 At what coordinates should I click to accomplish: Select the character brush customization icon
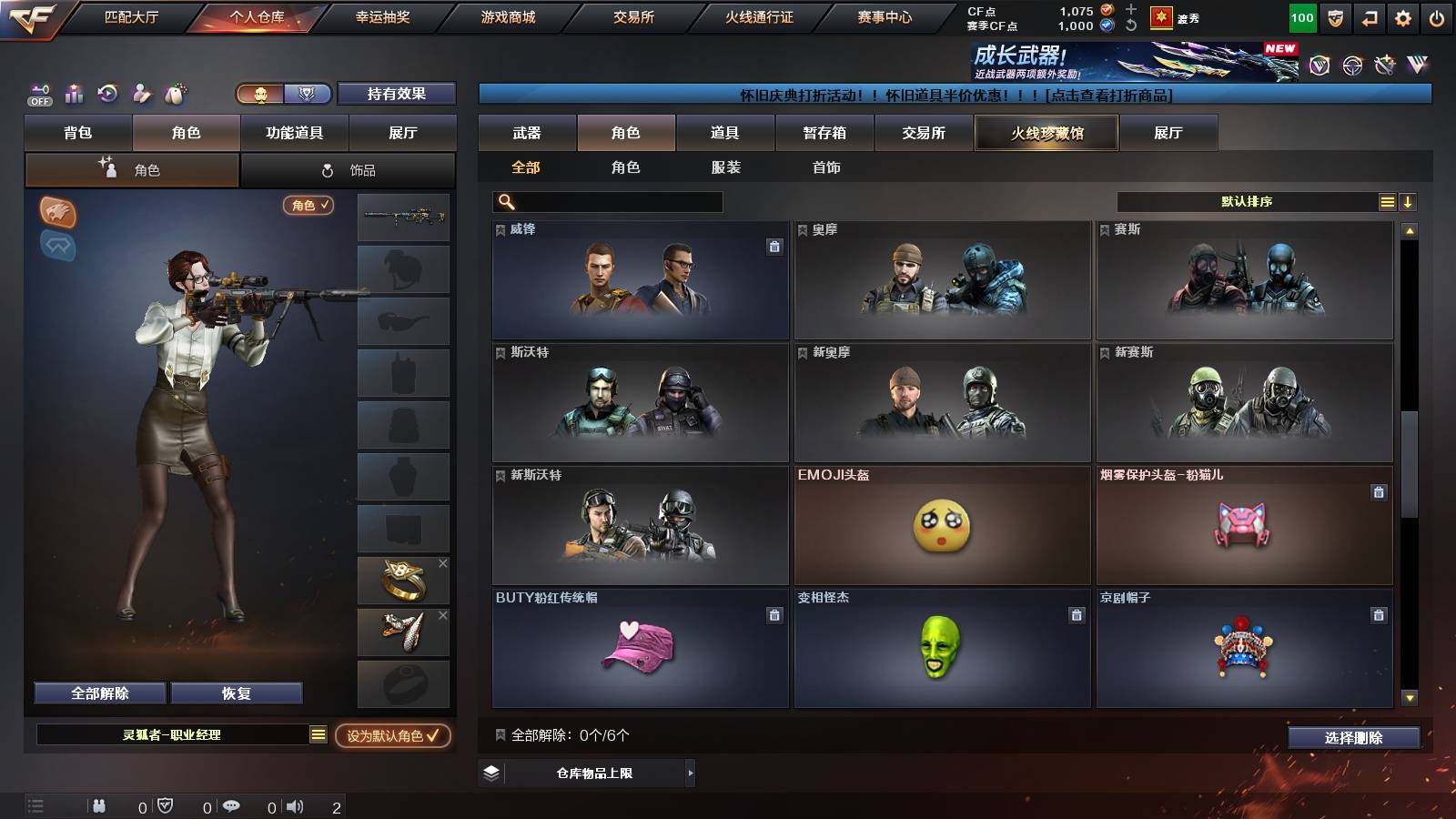coord(142,93)
